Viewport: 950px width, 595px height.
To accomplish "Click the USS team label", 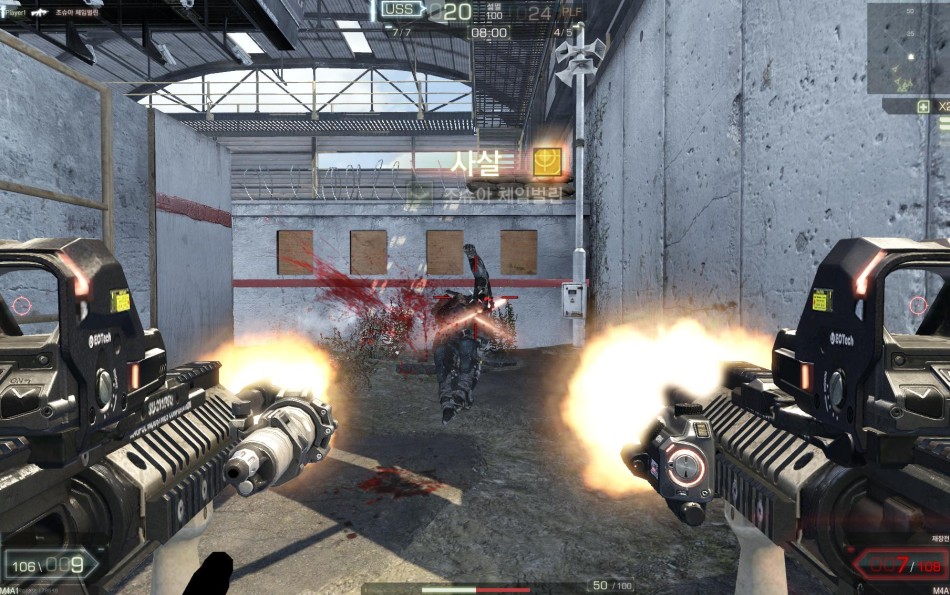I will tap(399, 11).
